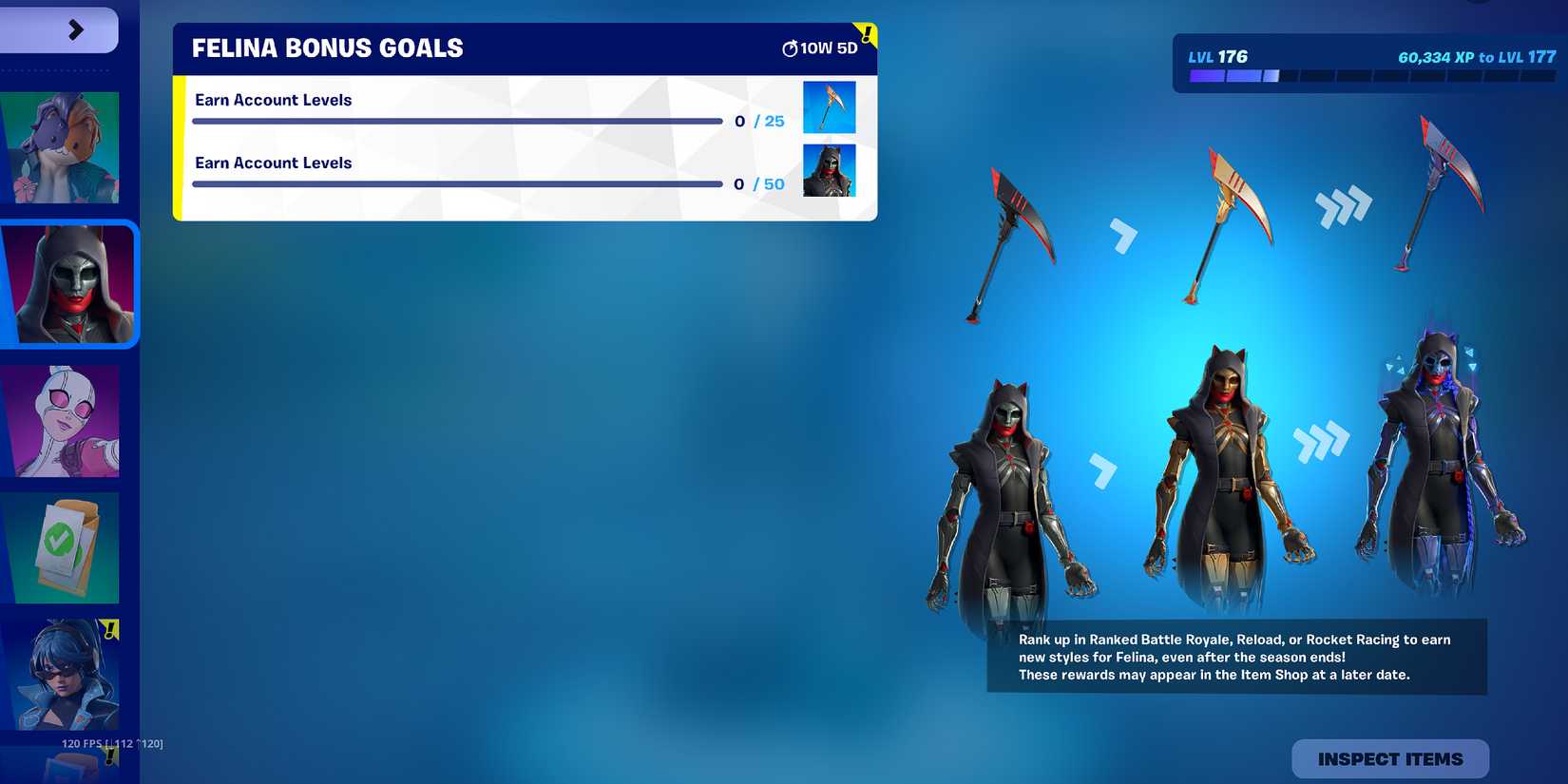The height and width of the screenshot is (784, 1568).
Task: Select the pickaxe reward icon for 0/25 goal
Action: 830,106
